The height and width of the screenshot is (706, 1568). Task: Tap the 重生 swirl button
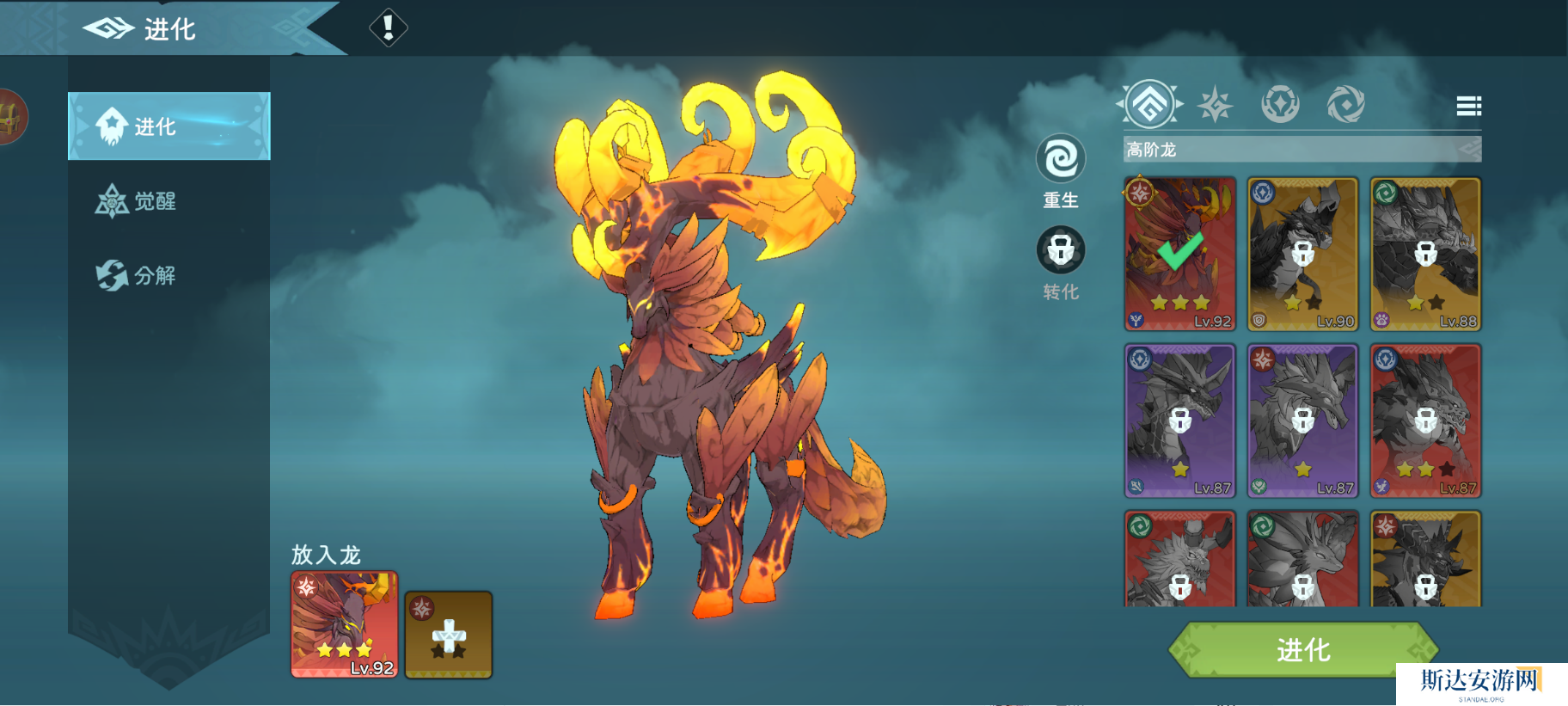[1060, 160]
